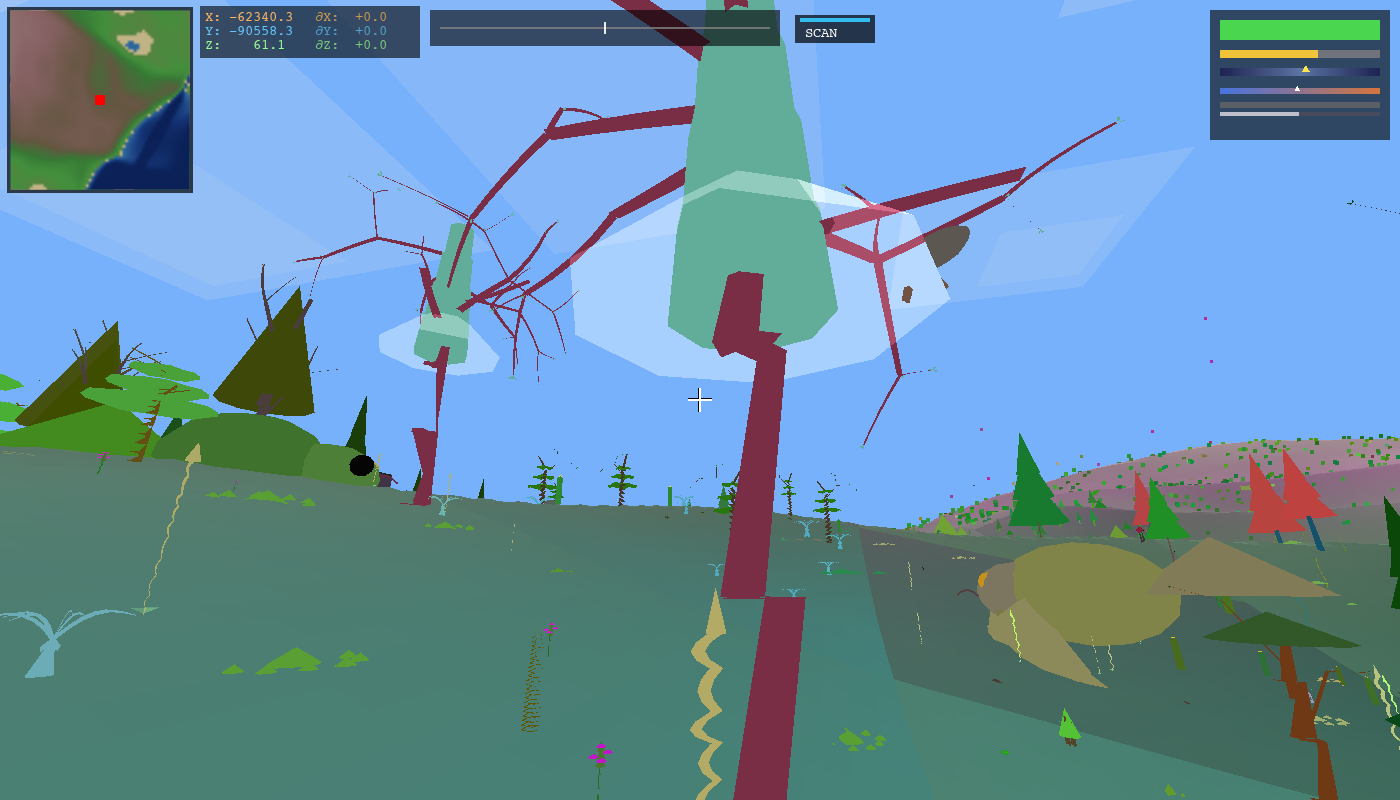Click the gray bar in the stats panel
This screenshot has width=1400, height=800.
click(x=1300, y=104)
